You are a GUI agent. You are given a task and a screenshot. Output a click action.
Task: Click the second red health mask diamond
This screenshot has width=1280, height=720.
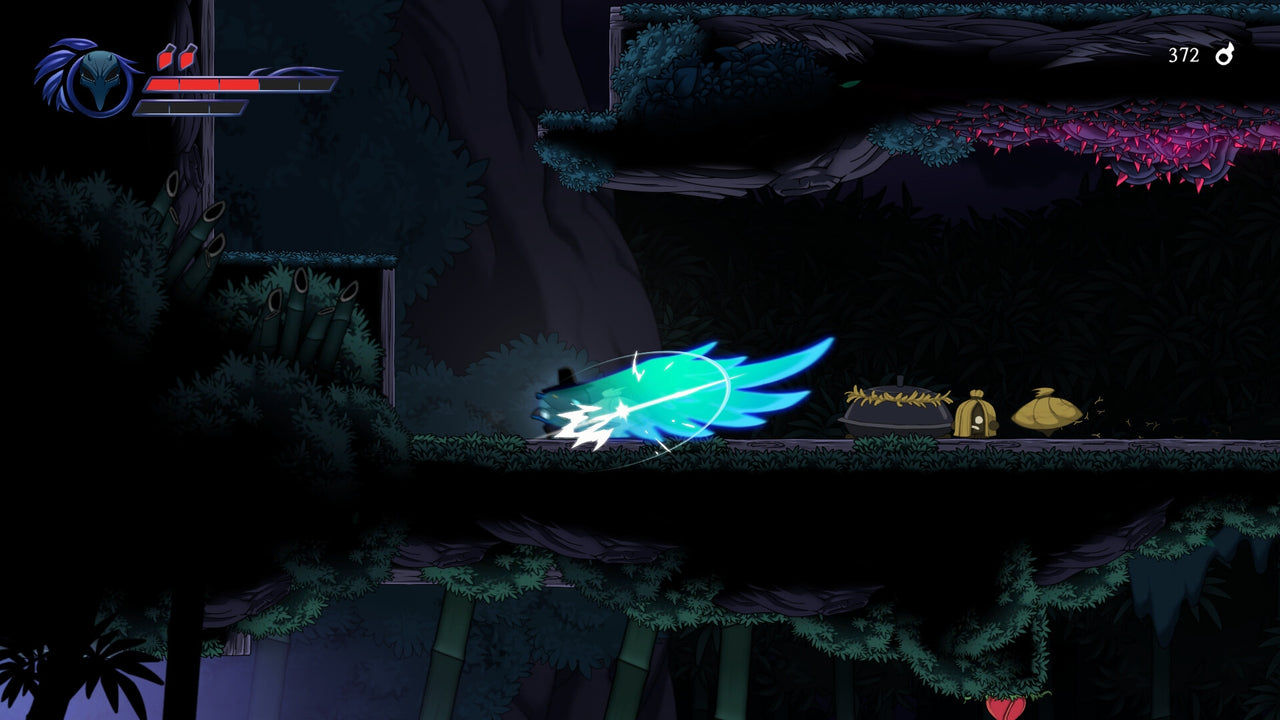point(189,57)
